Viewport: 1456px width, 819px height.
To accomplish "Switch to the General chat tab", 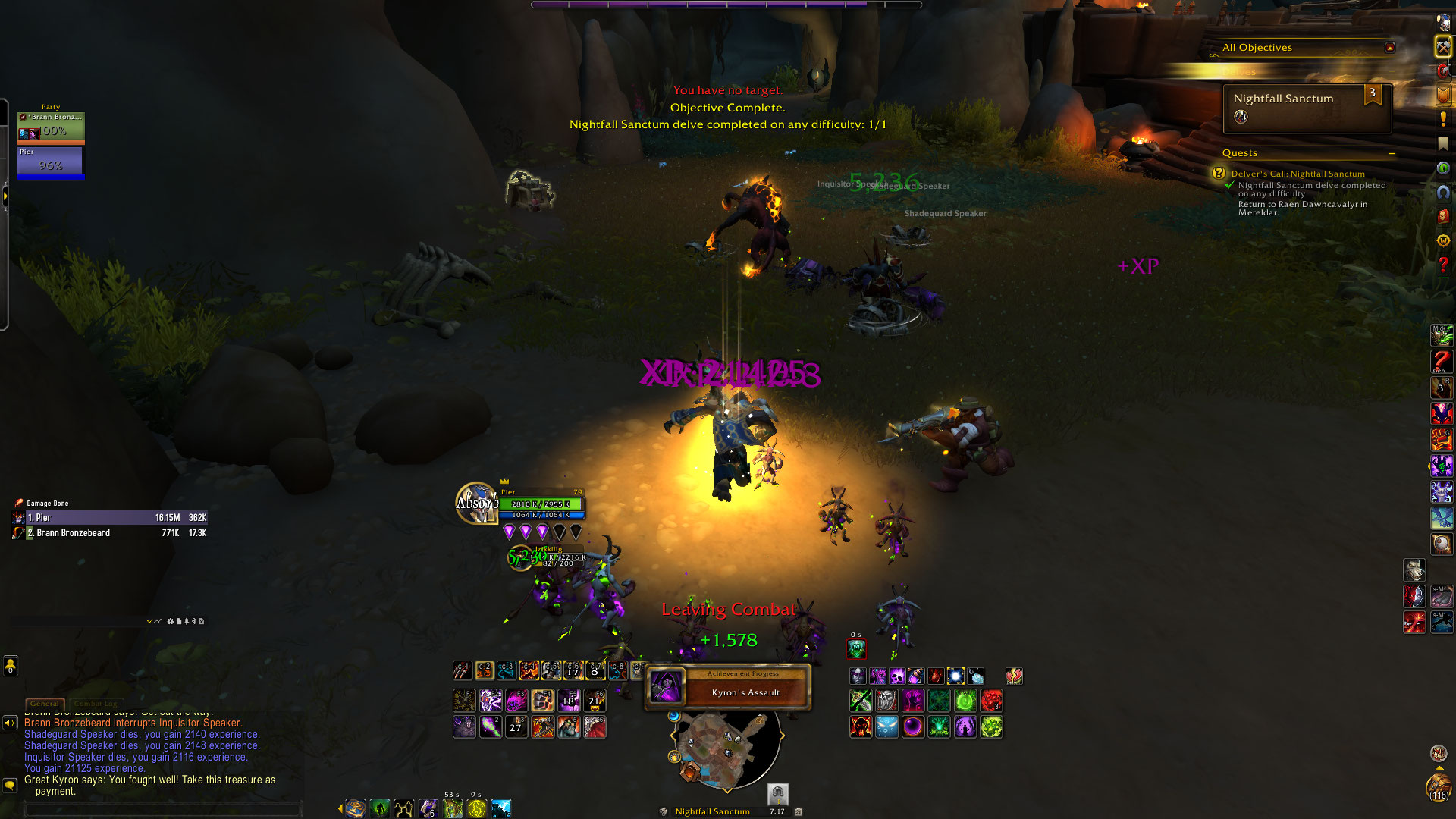I will pos(45,704).
